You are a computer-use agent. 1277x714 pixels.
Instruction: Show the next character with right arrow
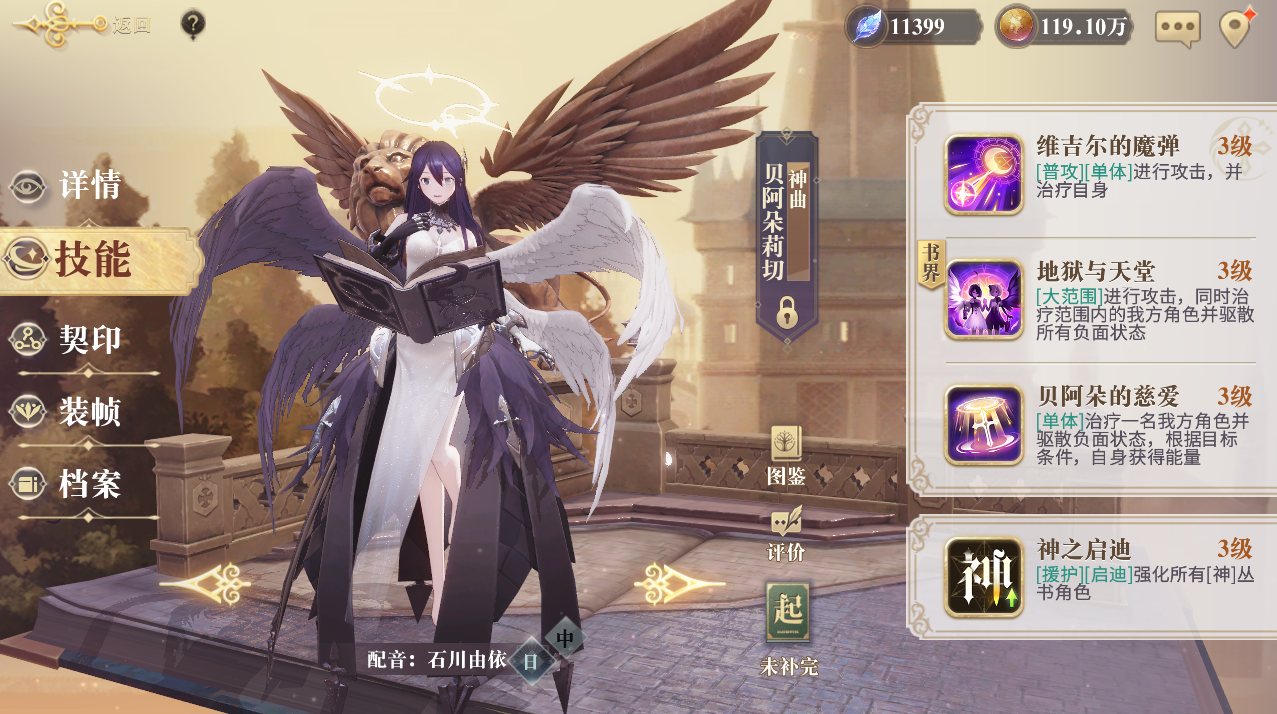pyautogui.click(x=679, y=582)
